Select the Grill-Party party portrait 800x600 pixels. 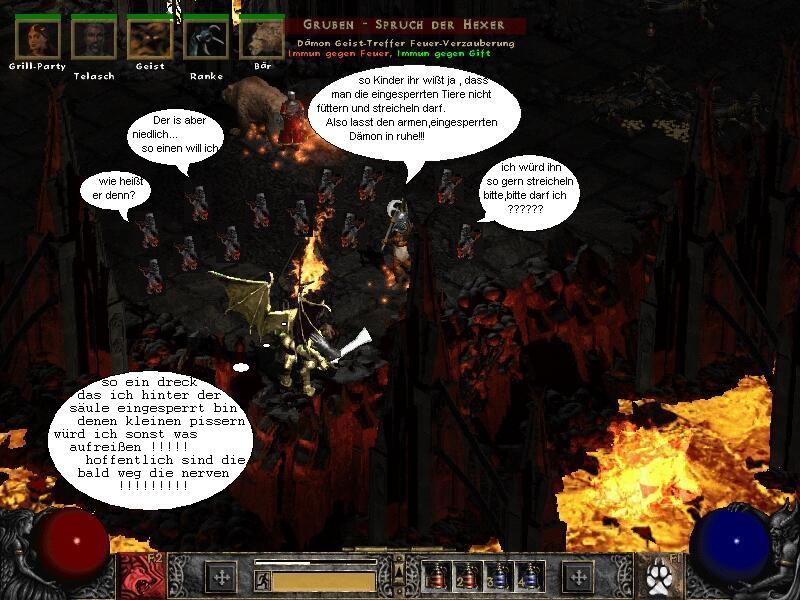[x=37, y=39]
